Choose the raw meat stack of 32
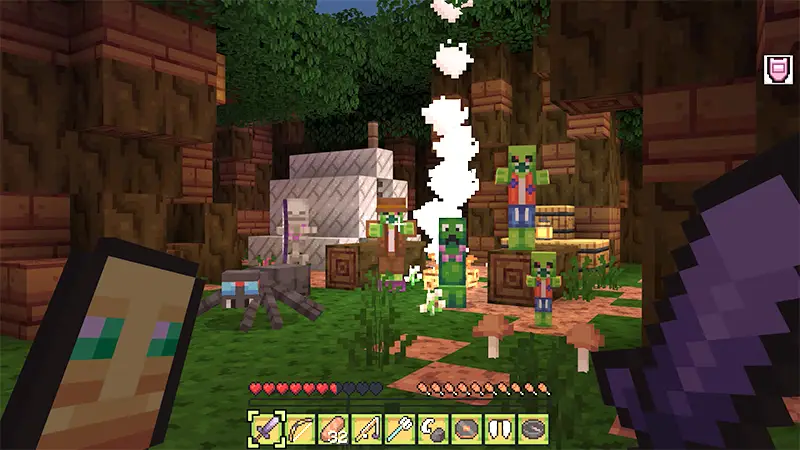Image resolution: width=800 pixels, height=450 pixels. pyautogui.click(x=333, y=428)
